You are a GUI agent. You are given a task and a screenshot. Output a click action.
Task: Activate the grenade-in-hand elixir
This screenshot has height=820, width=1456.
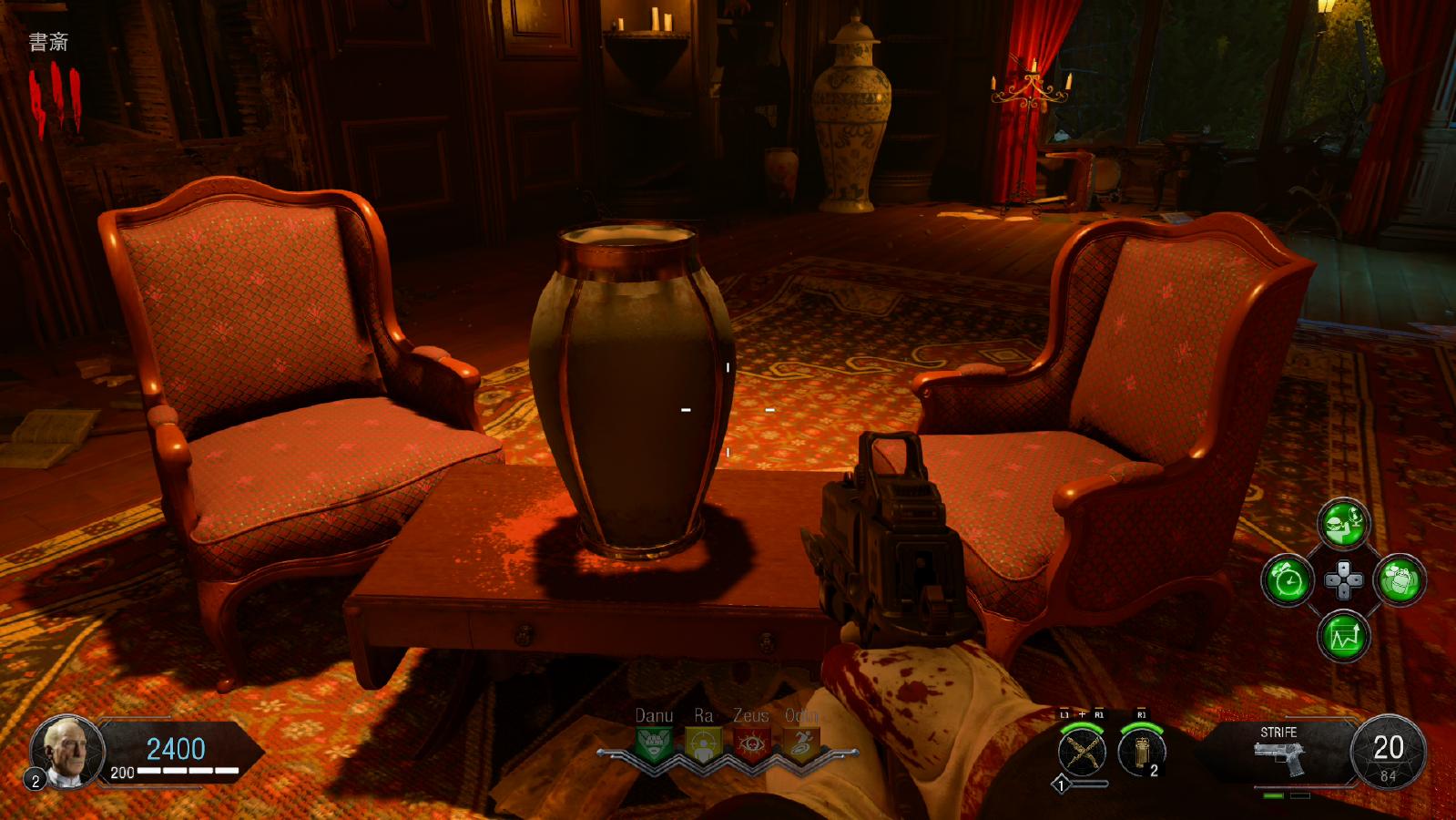pos(1400,580)
